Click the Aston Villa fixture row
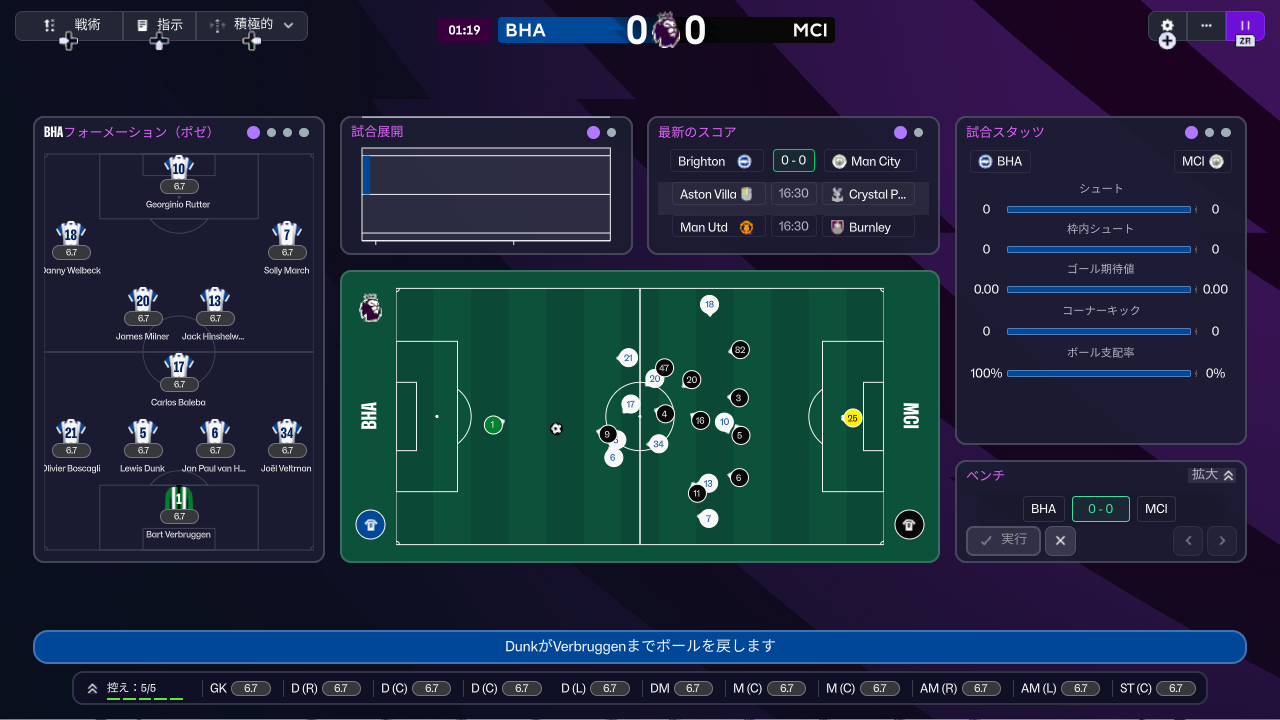Image resolution: width=1280 pixels, height=720 pixels. coord(714,193)
